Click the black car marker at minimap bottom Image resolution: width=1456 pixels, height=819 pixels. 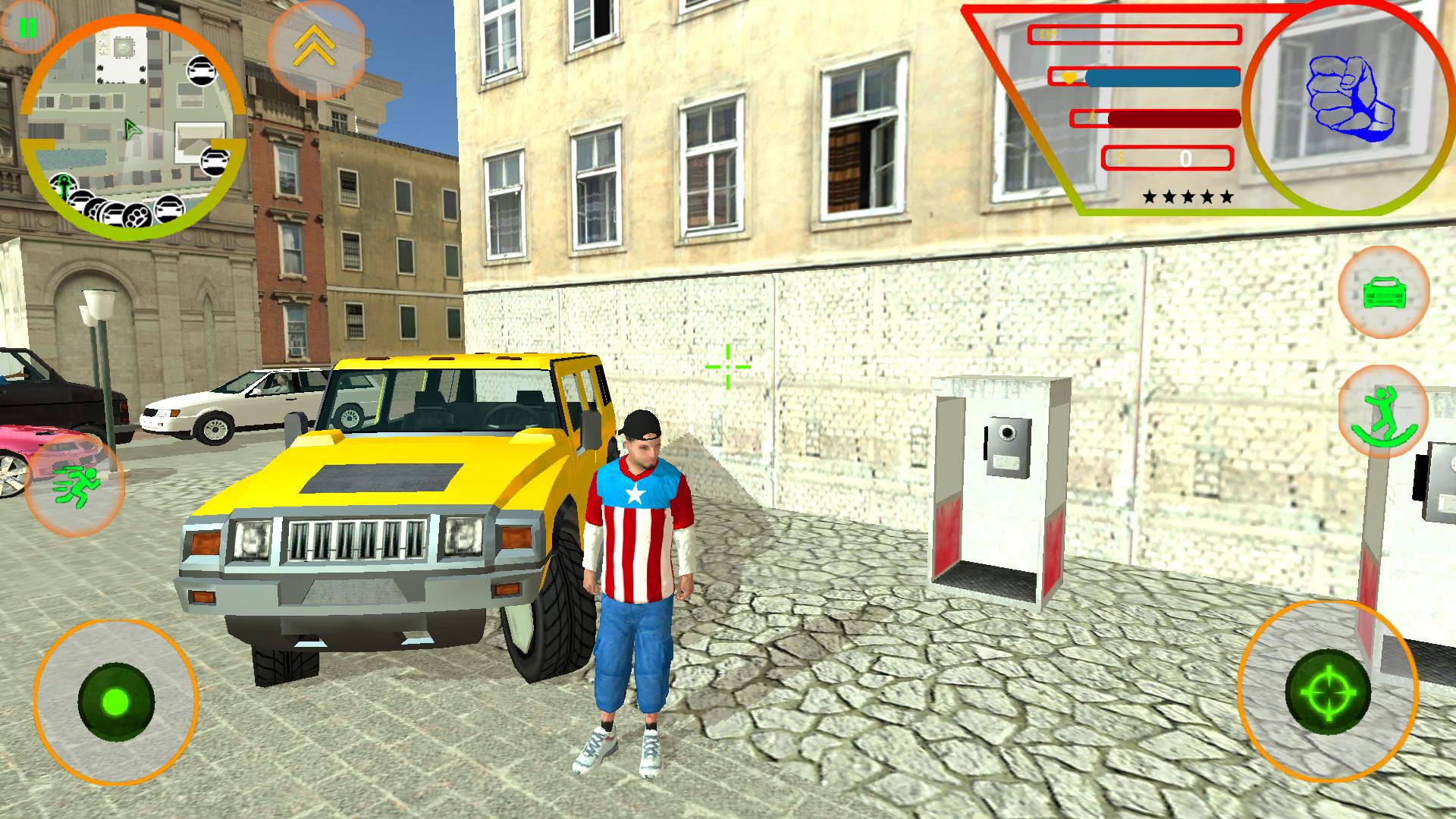168,210
